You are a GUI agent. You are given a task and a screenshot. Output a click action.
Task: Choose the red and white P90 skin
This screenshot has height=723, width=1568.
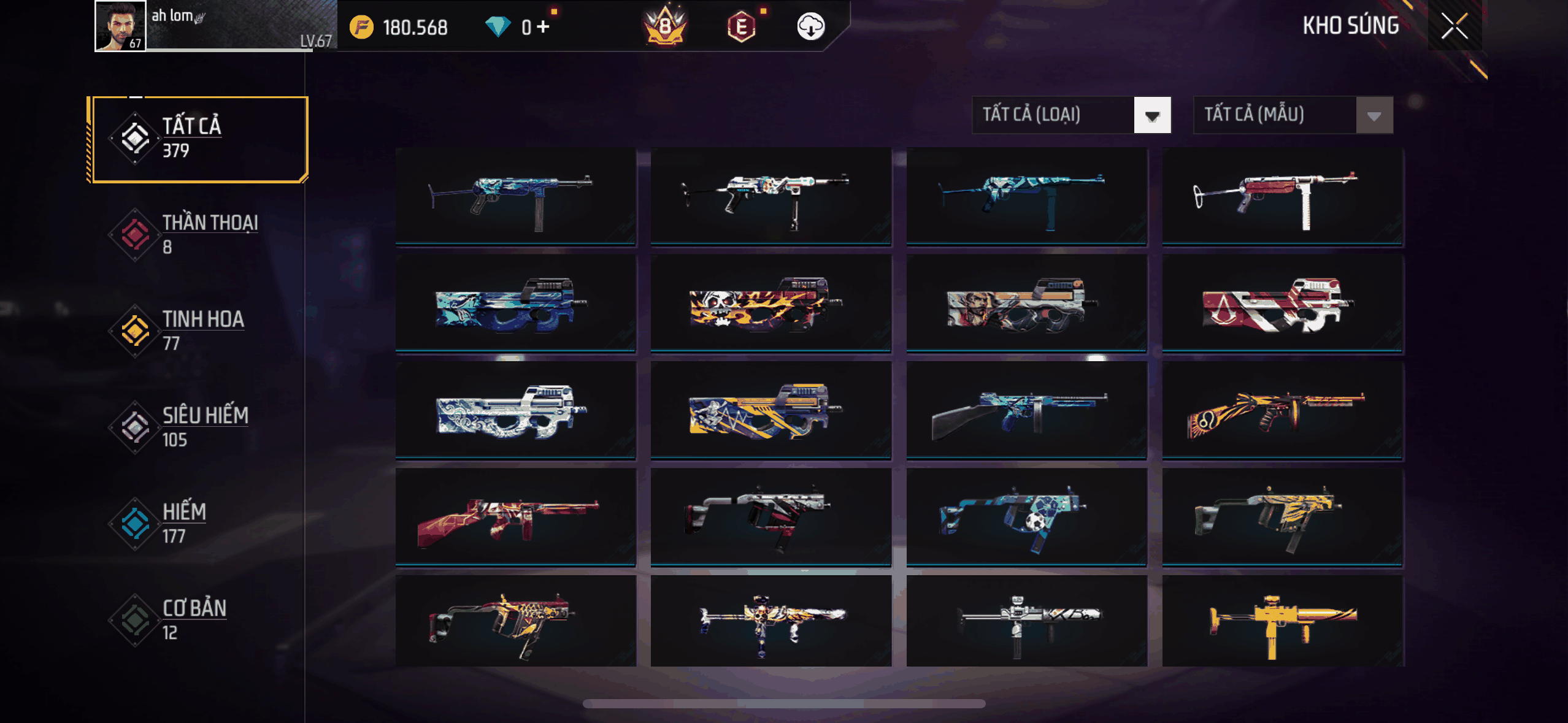pyautogui.click(x=1282, y=304)
